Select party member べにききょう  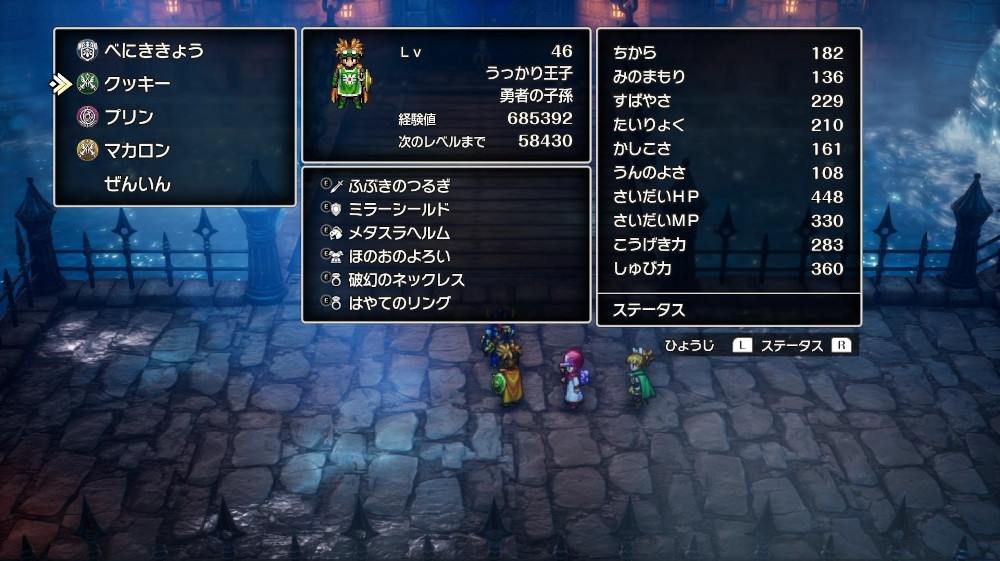(x=154, y=50)
